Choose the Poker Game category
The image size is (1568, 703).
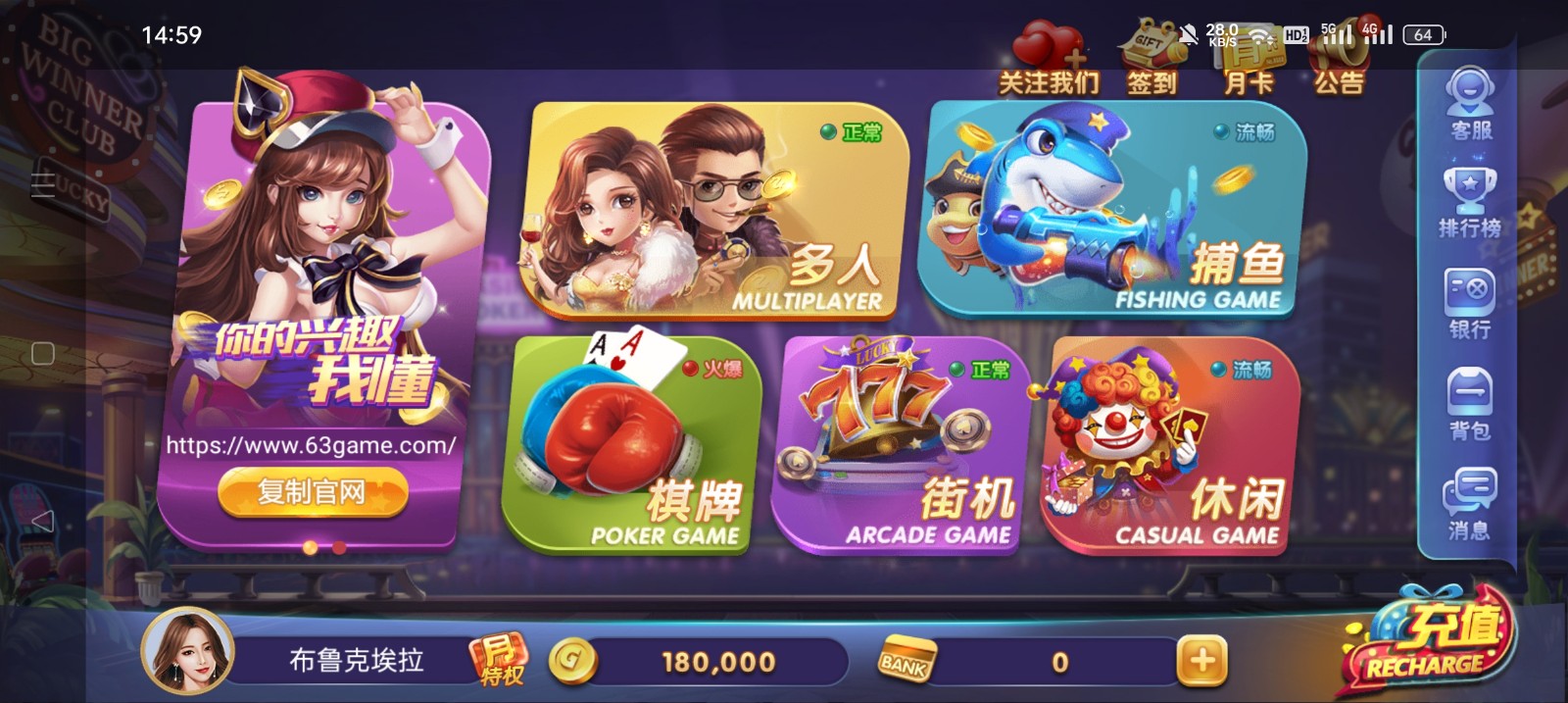[x=632, y=446]
